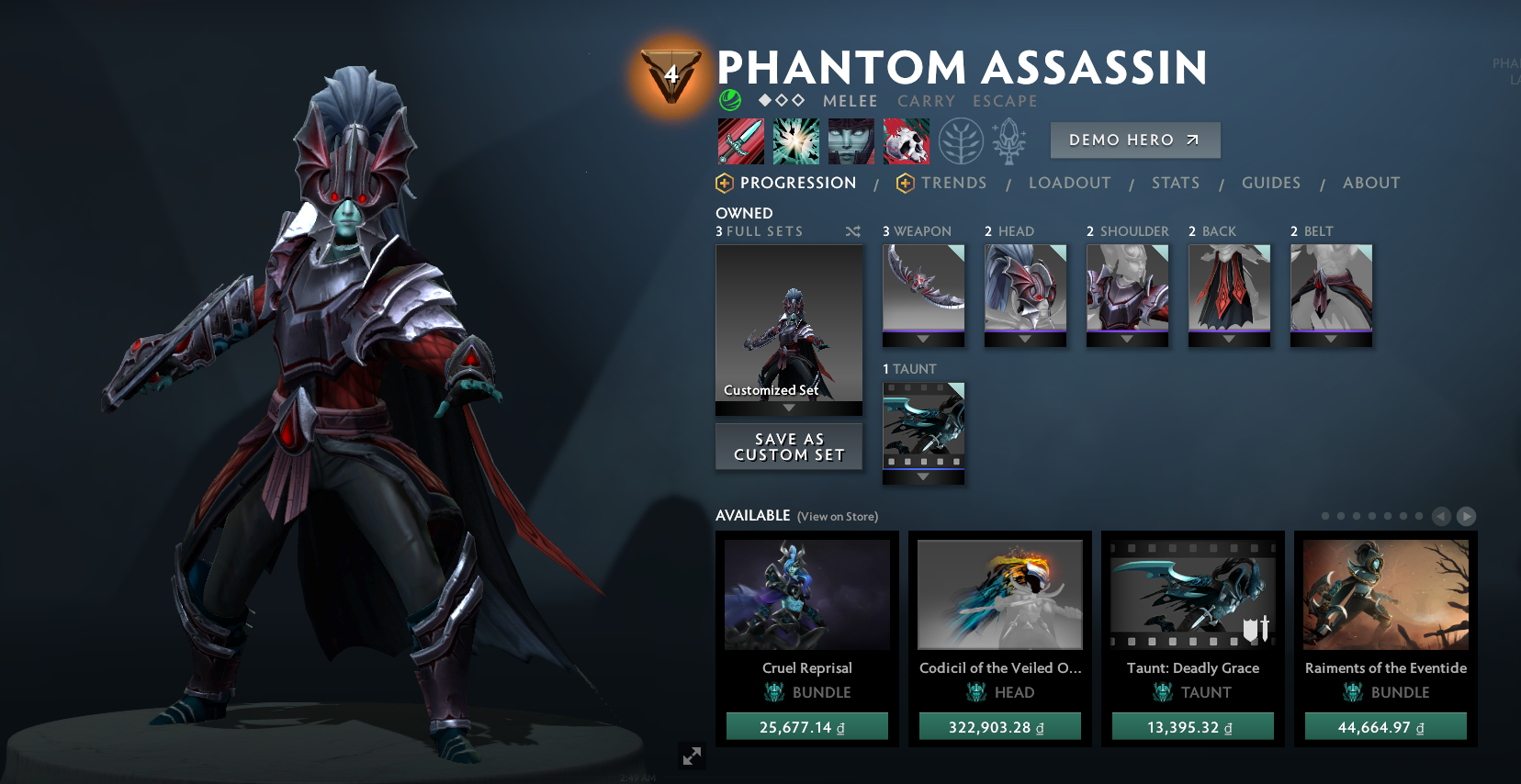Click the Blur ability portrait icon
The image size is (1521, 784).
[851, 141]
